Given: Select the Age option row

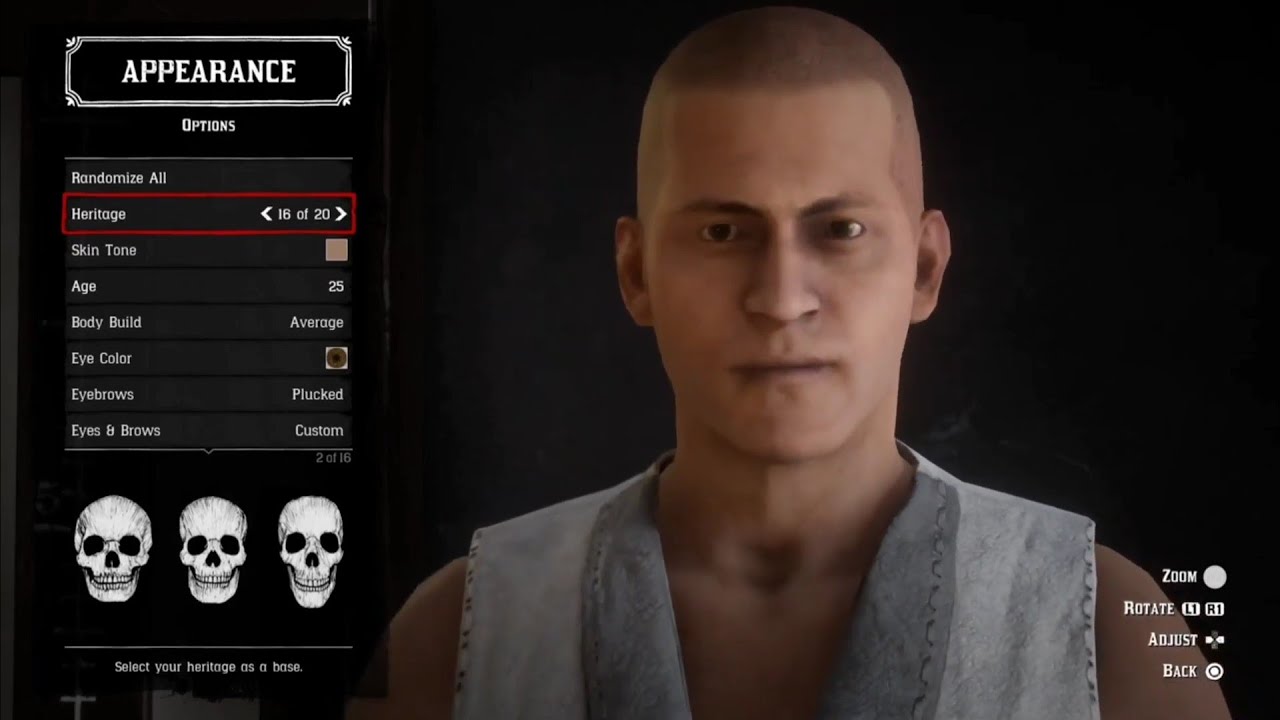Looking at the screenshot, I should [x=208, y=286].
